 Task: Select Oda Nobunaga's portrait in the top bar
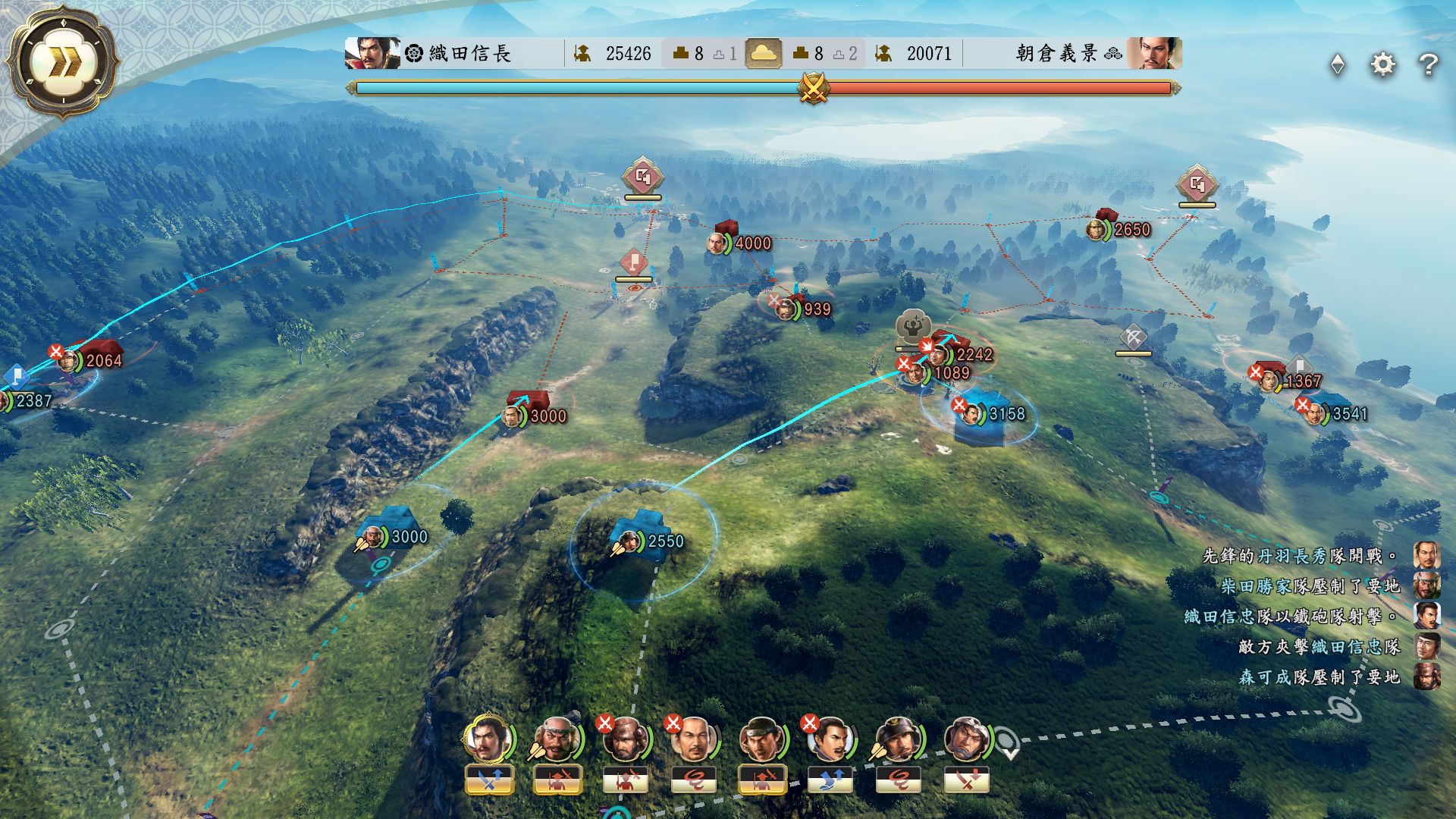(372, 53)
